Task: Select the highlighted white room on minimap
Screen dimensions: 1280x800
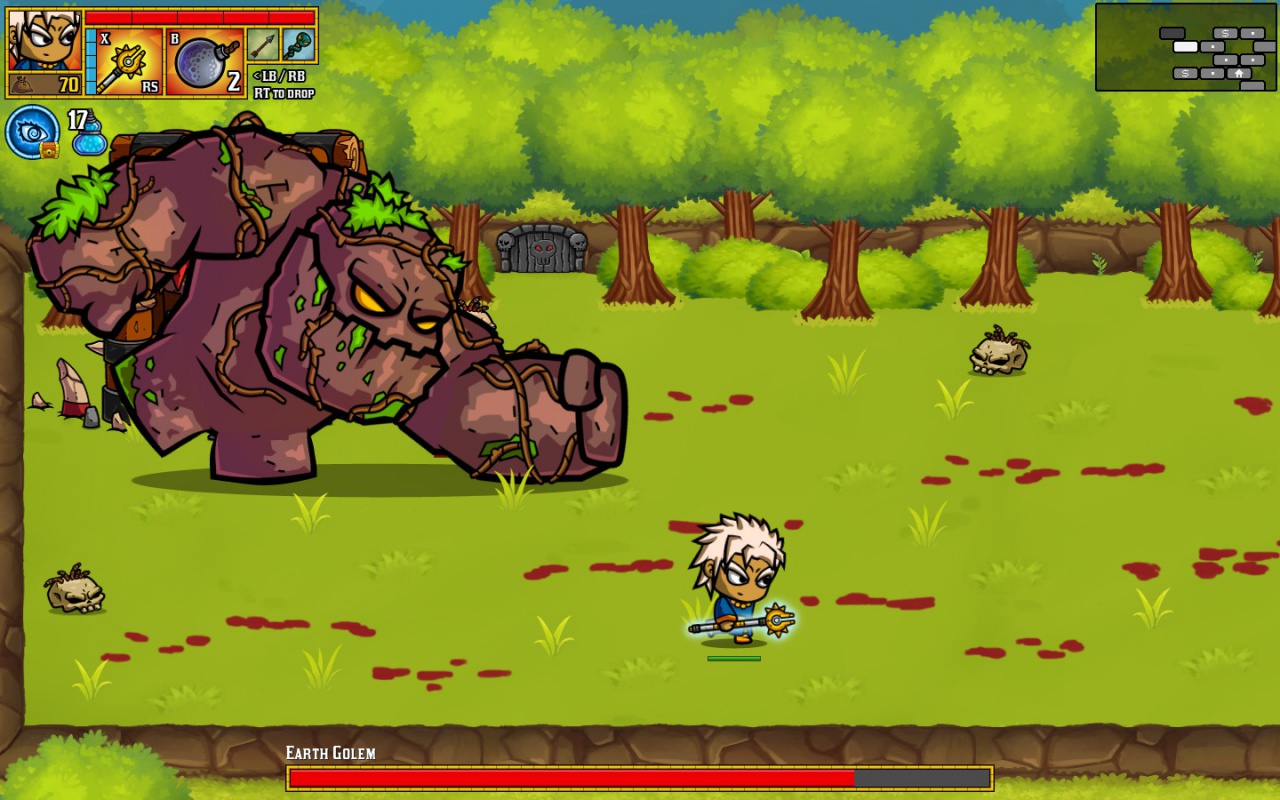Action: point(1185,47)
